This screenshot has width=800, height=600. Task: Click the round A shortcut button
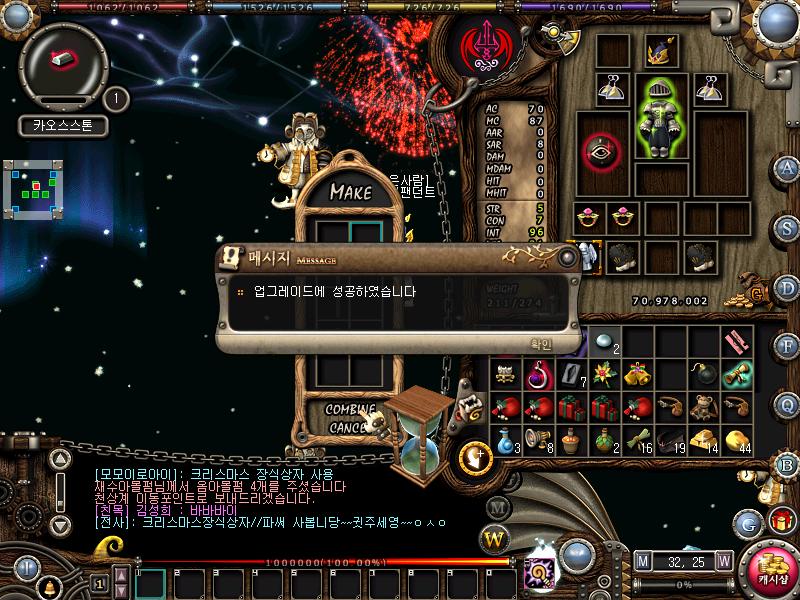click(x=787, y=168)
